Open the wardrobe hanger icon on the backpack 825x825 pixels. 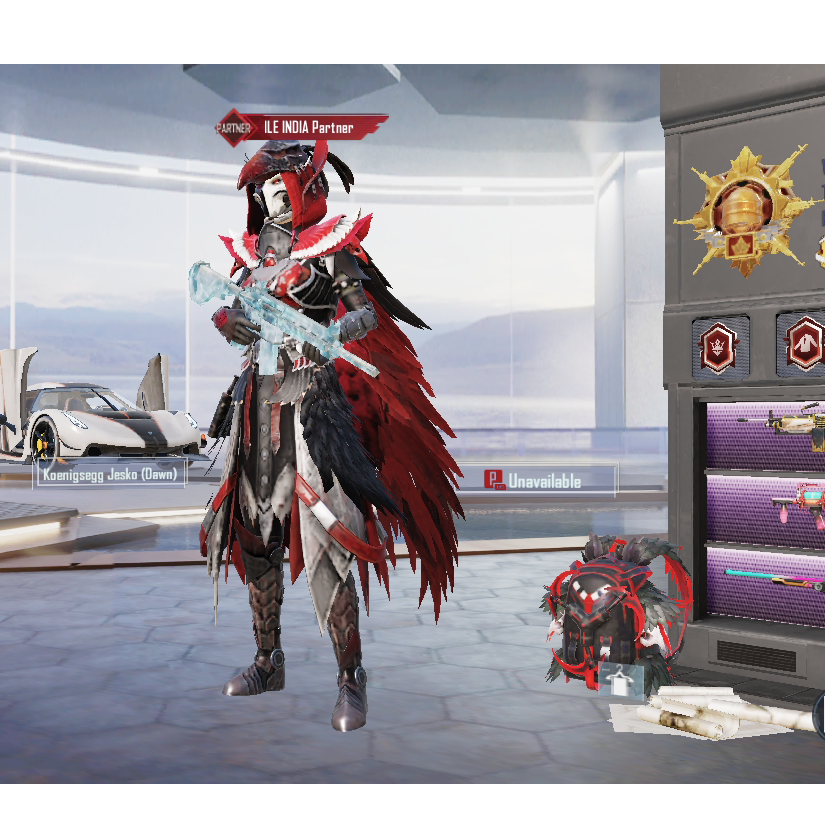coord(620,677)
